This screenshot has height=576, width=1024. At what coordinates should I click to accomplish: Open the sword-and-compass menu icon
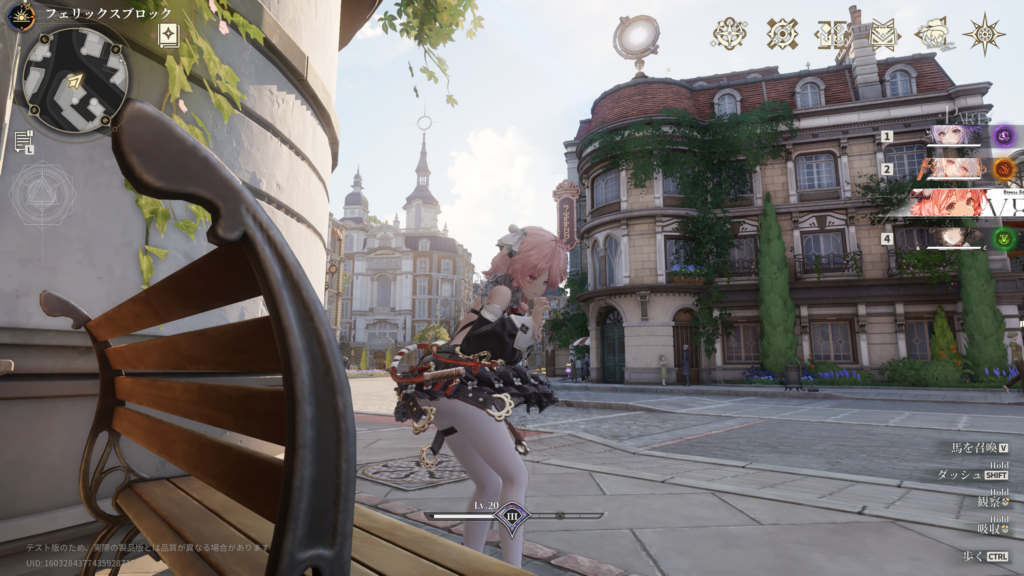pyautogui.click(x=729, y=34)
